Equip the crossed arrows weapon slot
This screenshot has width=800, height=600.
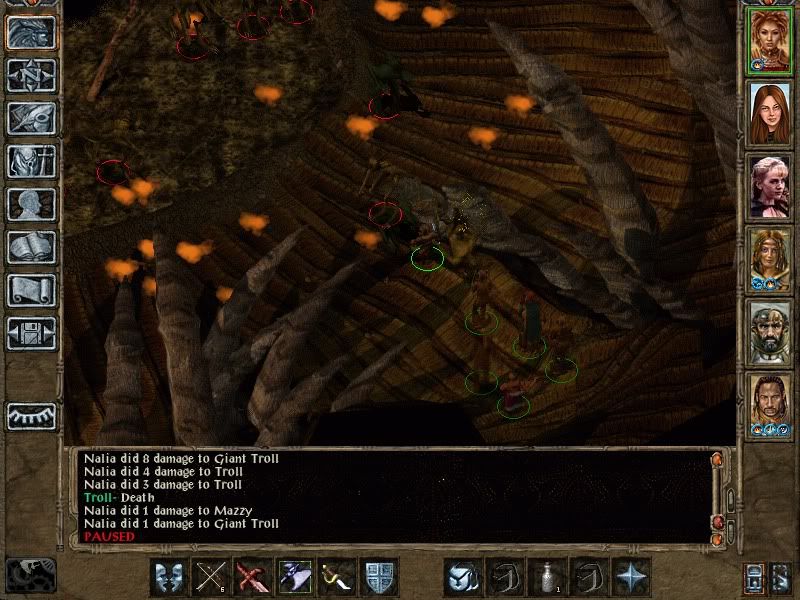(x=211, y=577)
